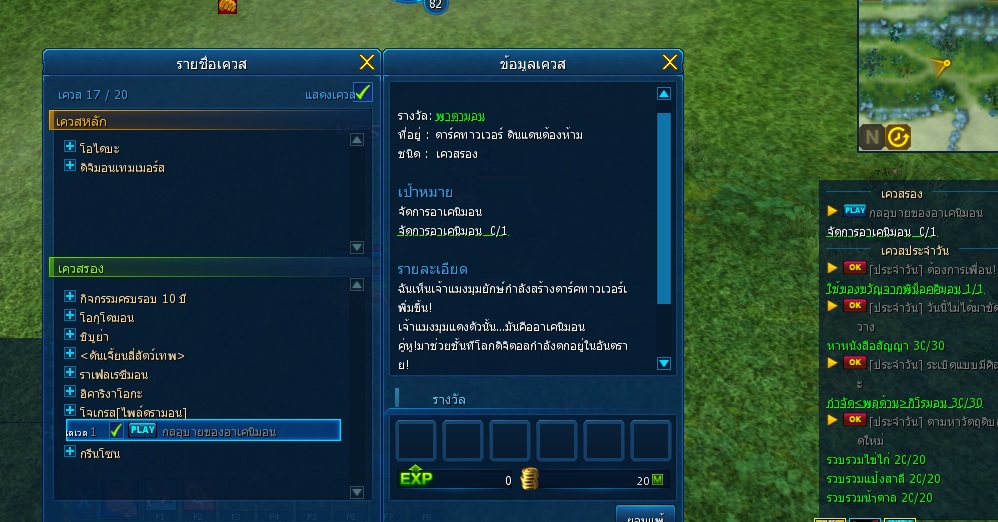Expand the กิจกรรมครบรอบ 10 ปี quest group

(x=70, y=297)
